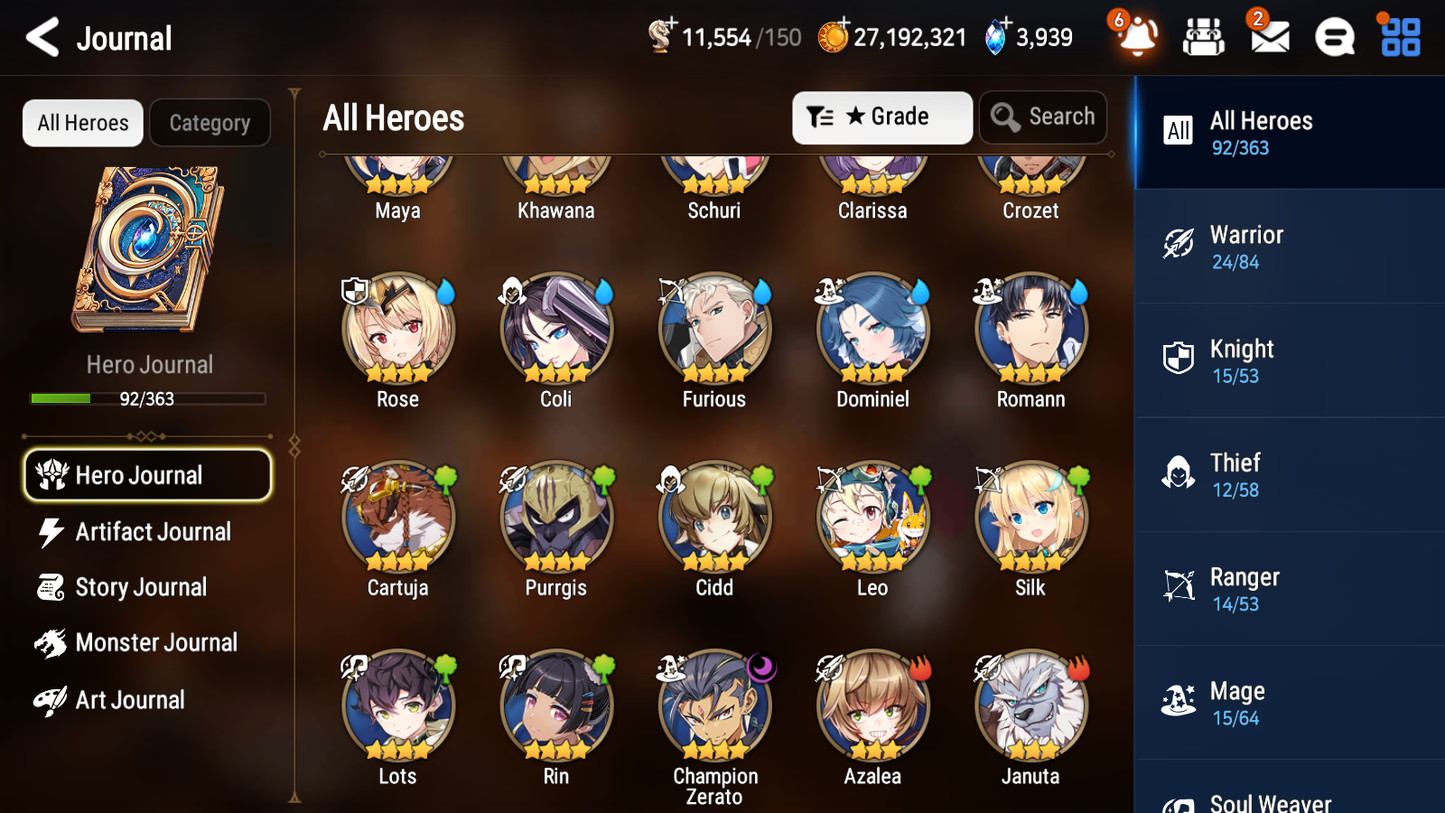Image resolution: width=1445 pixels, height=813 pixels.
Task: Open the inventory bag icon
Action: tap(1203, 36)
